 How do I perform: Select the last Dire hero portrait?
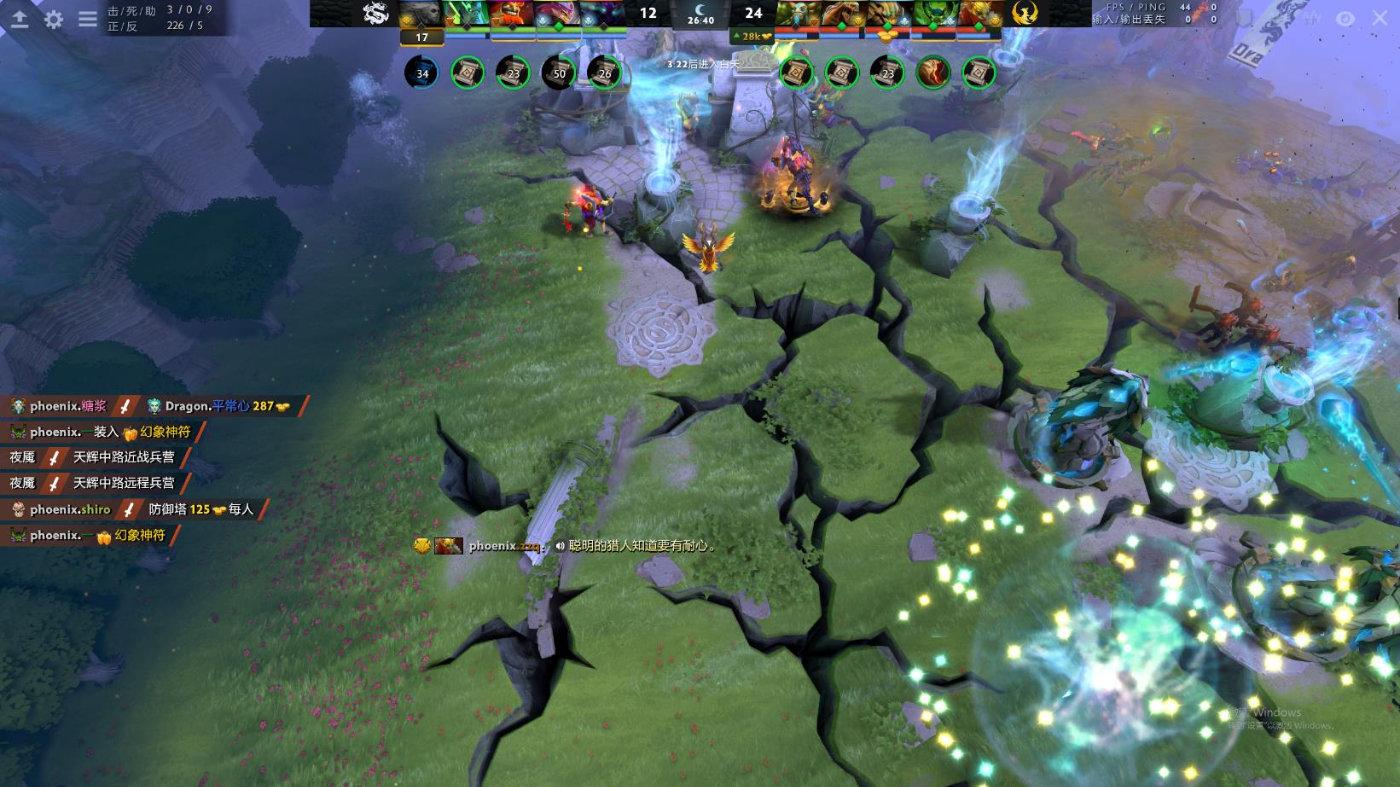[x=981, y=13]
